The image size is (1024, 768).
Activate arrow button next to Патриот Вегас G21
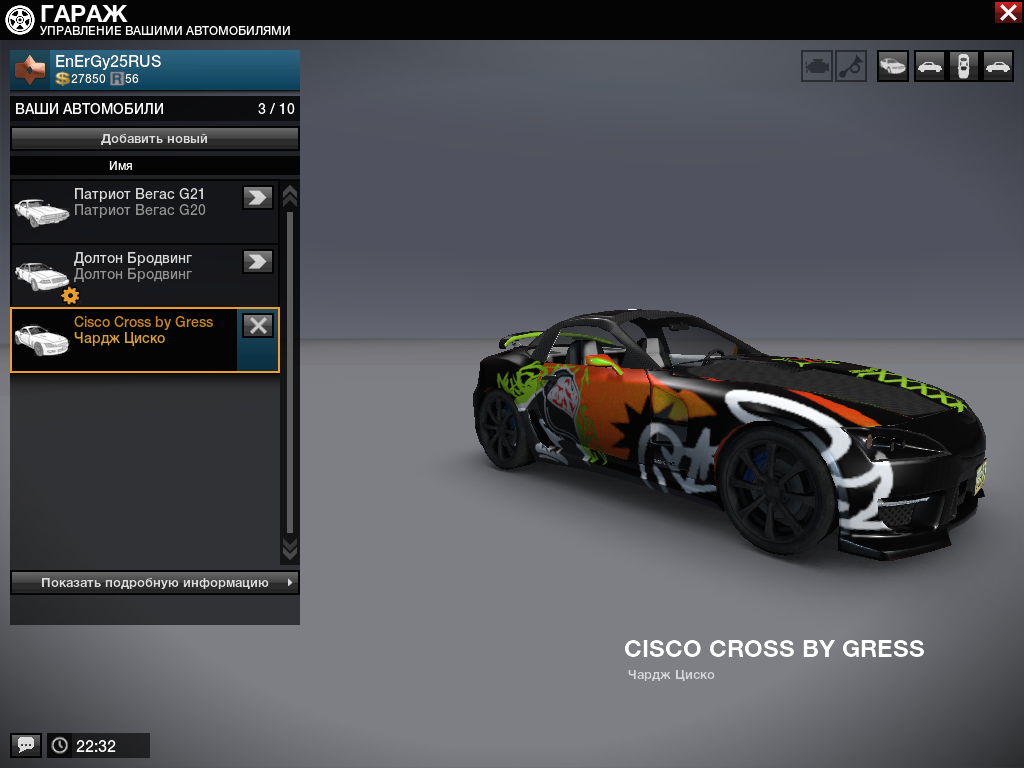[x=258, y=197]
